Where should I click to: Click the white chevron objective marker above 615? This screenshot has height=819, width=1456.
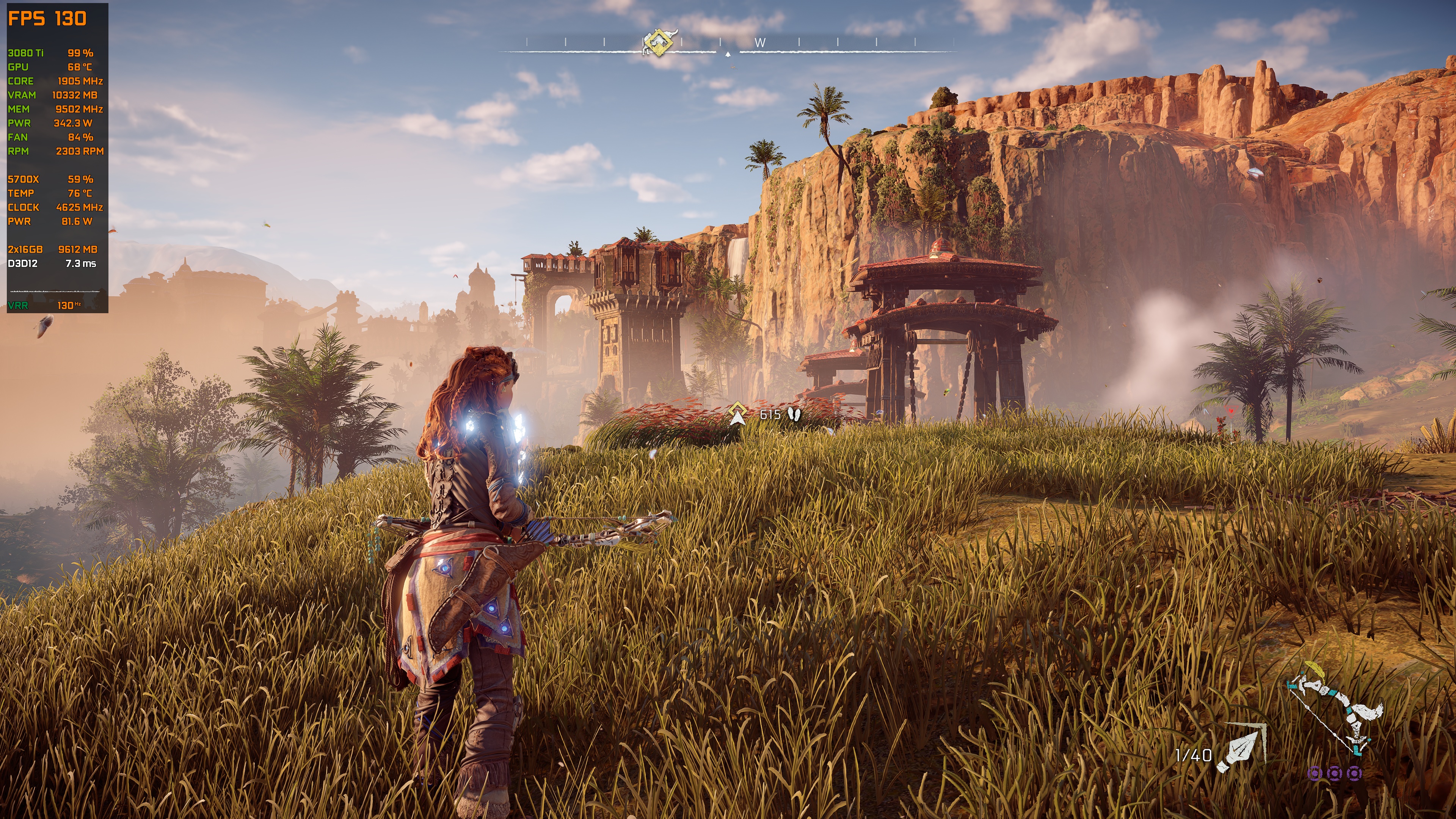pos(737,418)
